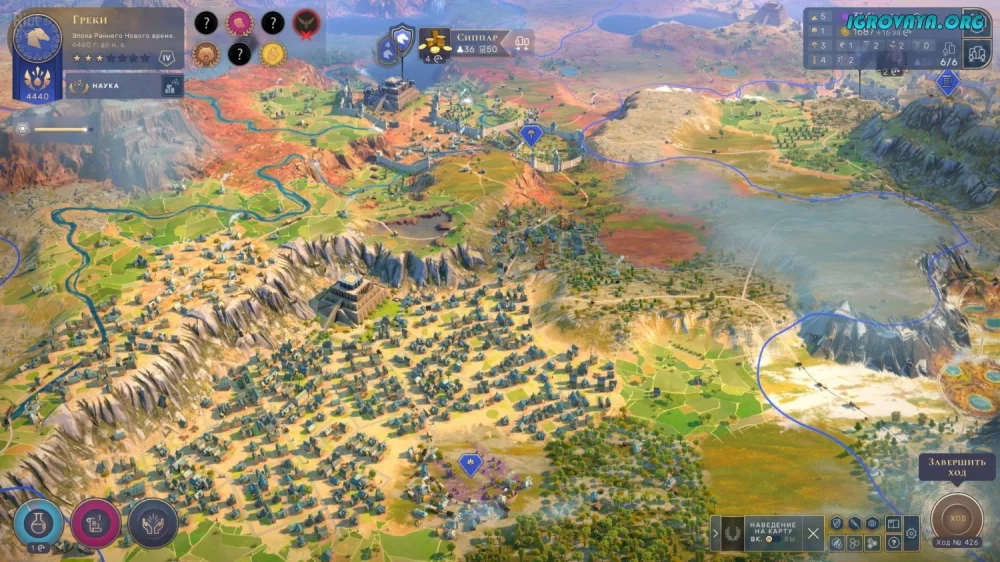The width and height of the screenshot is (1000, 562).
Task: Open the science flask research screen
Action: point(38,523)
